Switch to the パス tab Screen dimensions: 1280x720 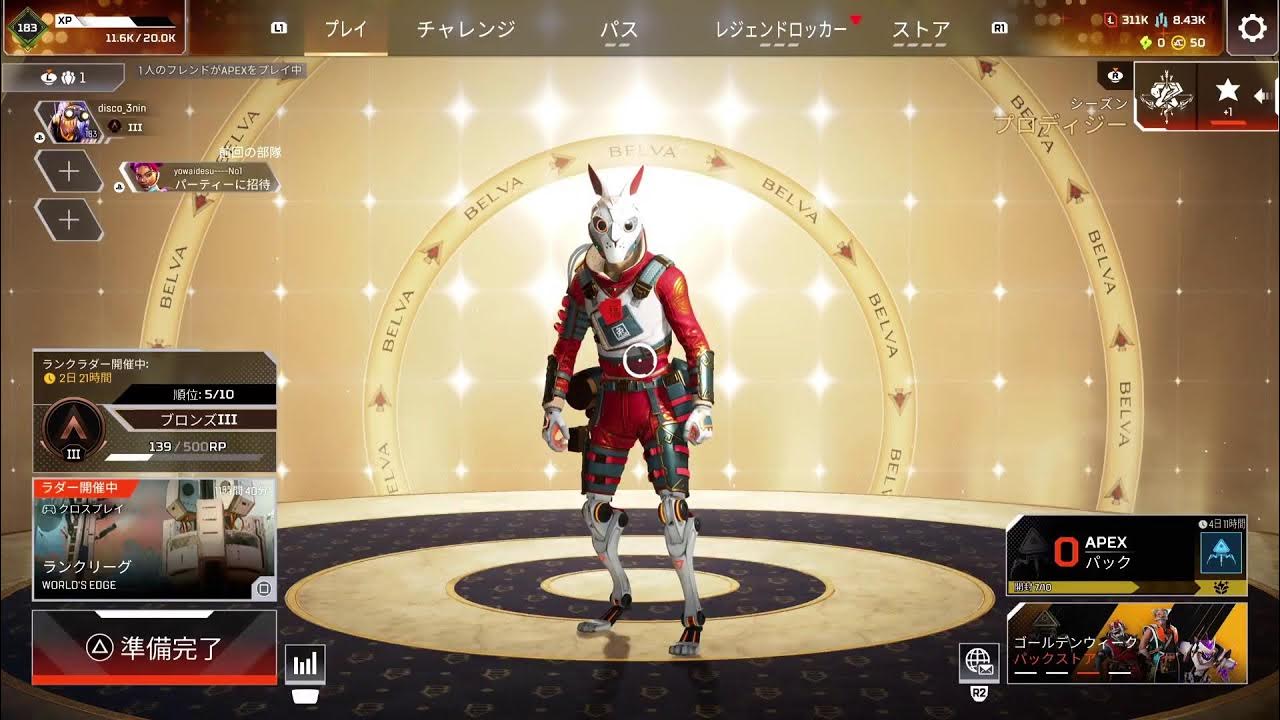[x=620, y=30]
